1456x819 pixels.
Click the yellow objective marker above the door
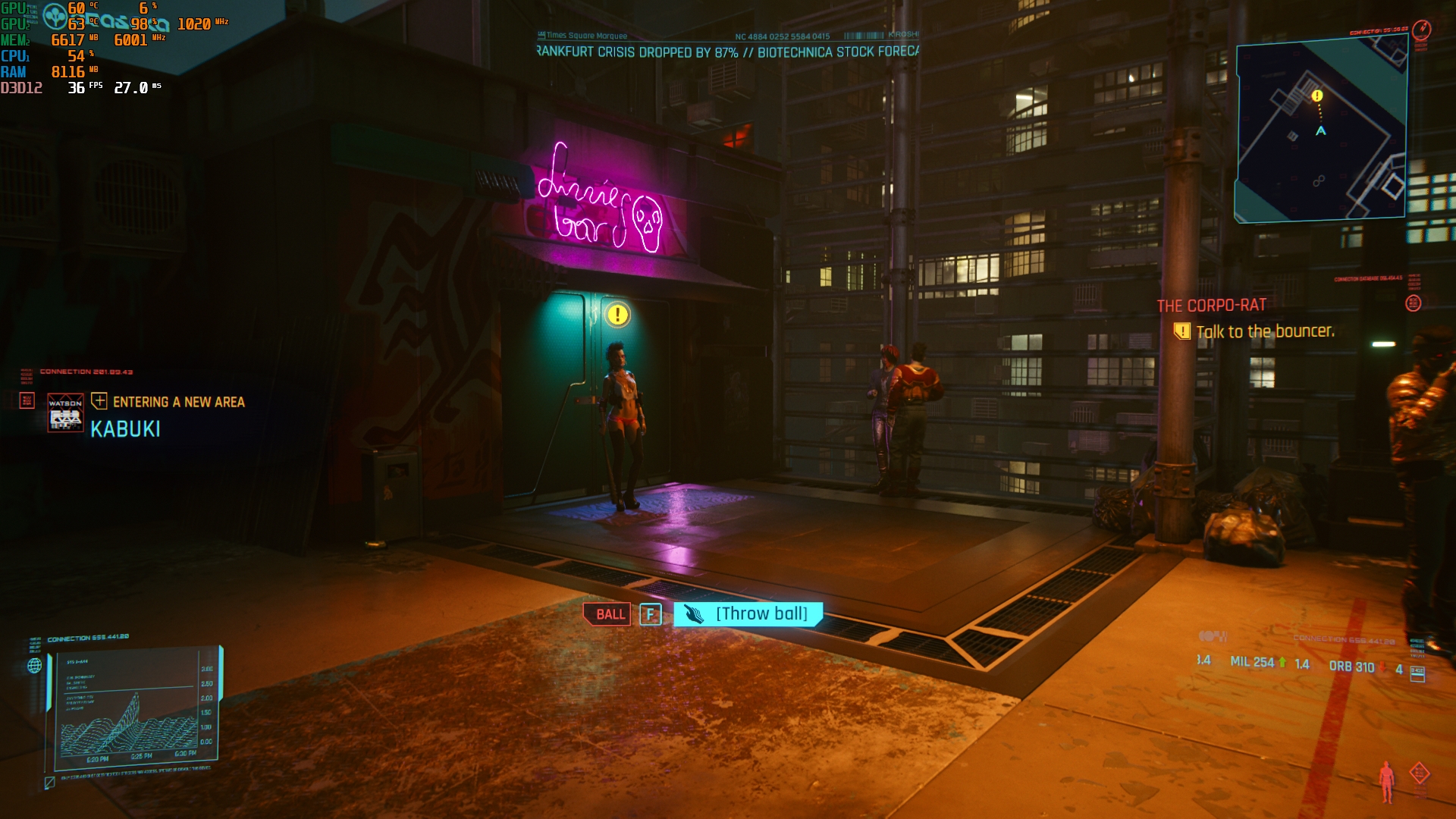(618, 314)
